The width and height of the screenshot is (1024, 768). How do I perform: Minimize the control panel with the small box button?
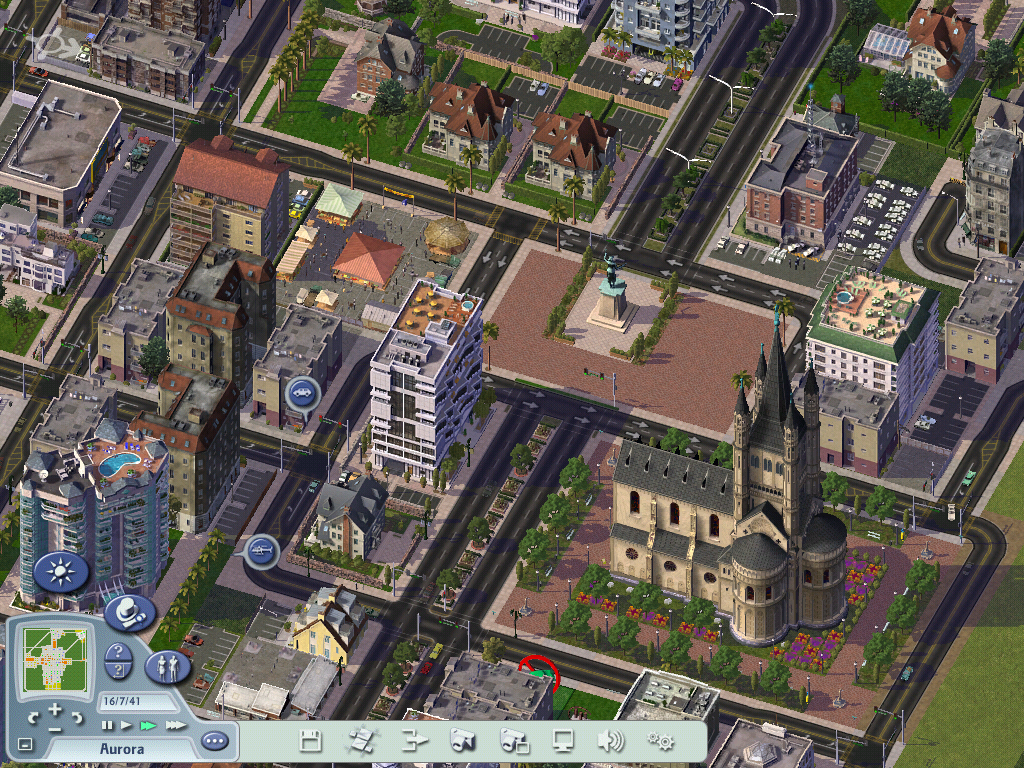click(25, 744)
